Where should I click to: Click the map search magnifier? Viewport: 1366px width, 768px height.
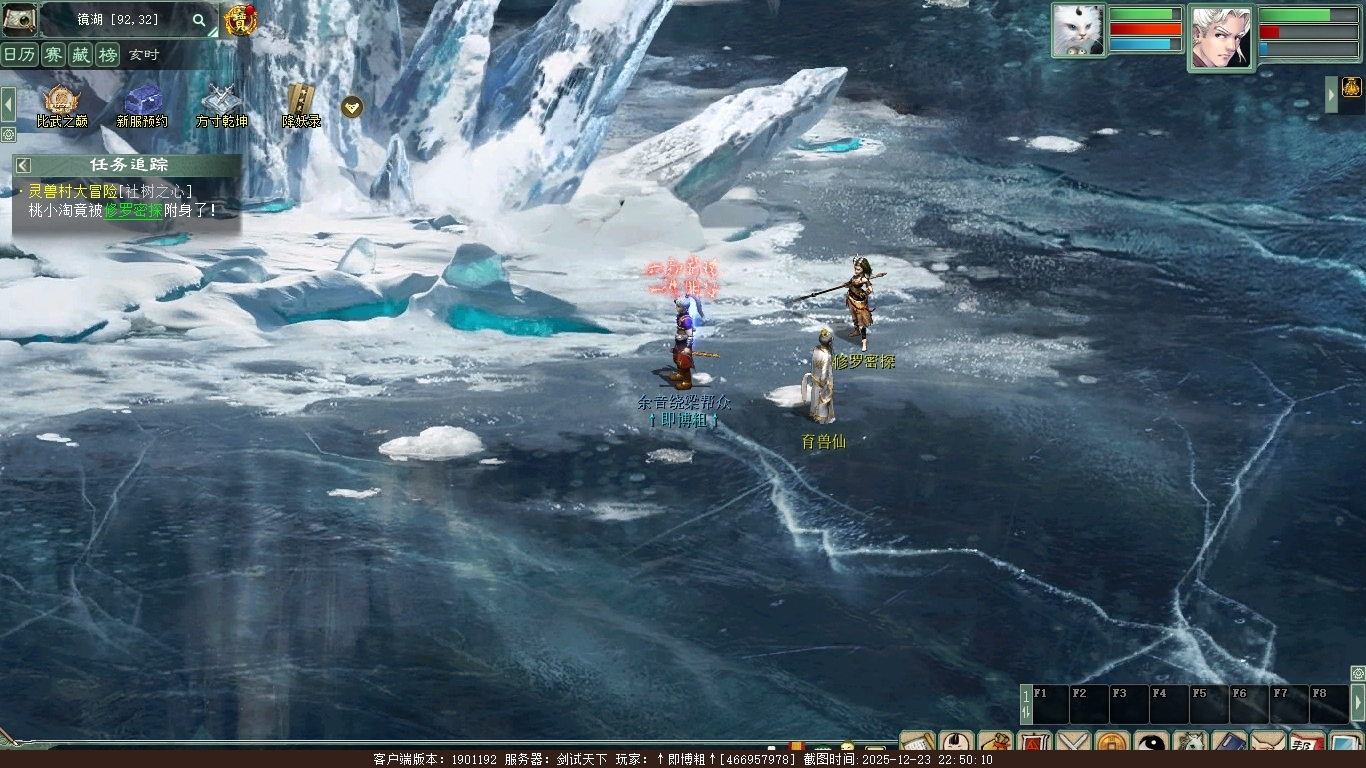199,20
